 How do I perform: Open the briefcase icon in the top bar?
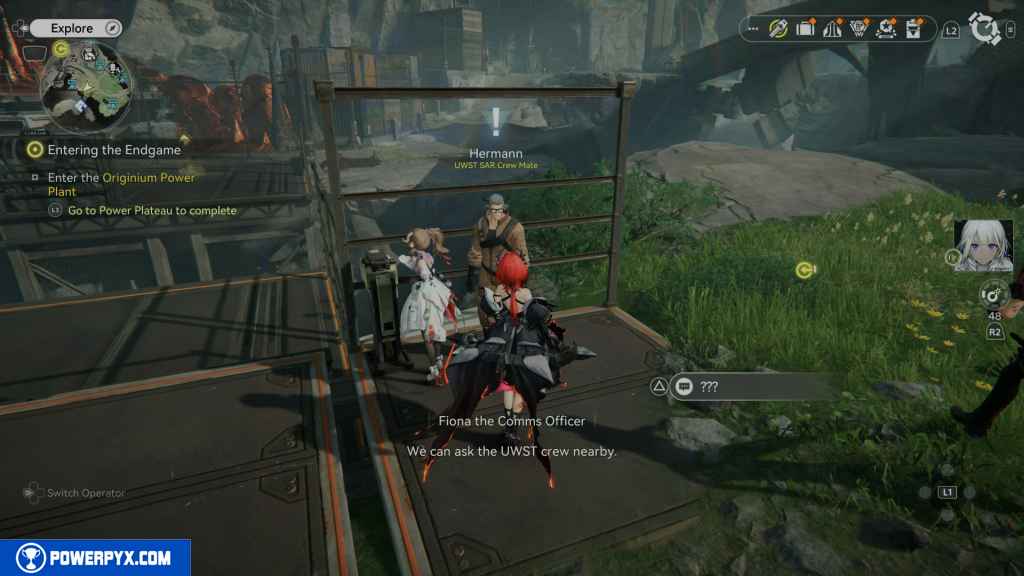[805, 29]
